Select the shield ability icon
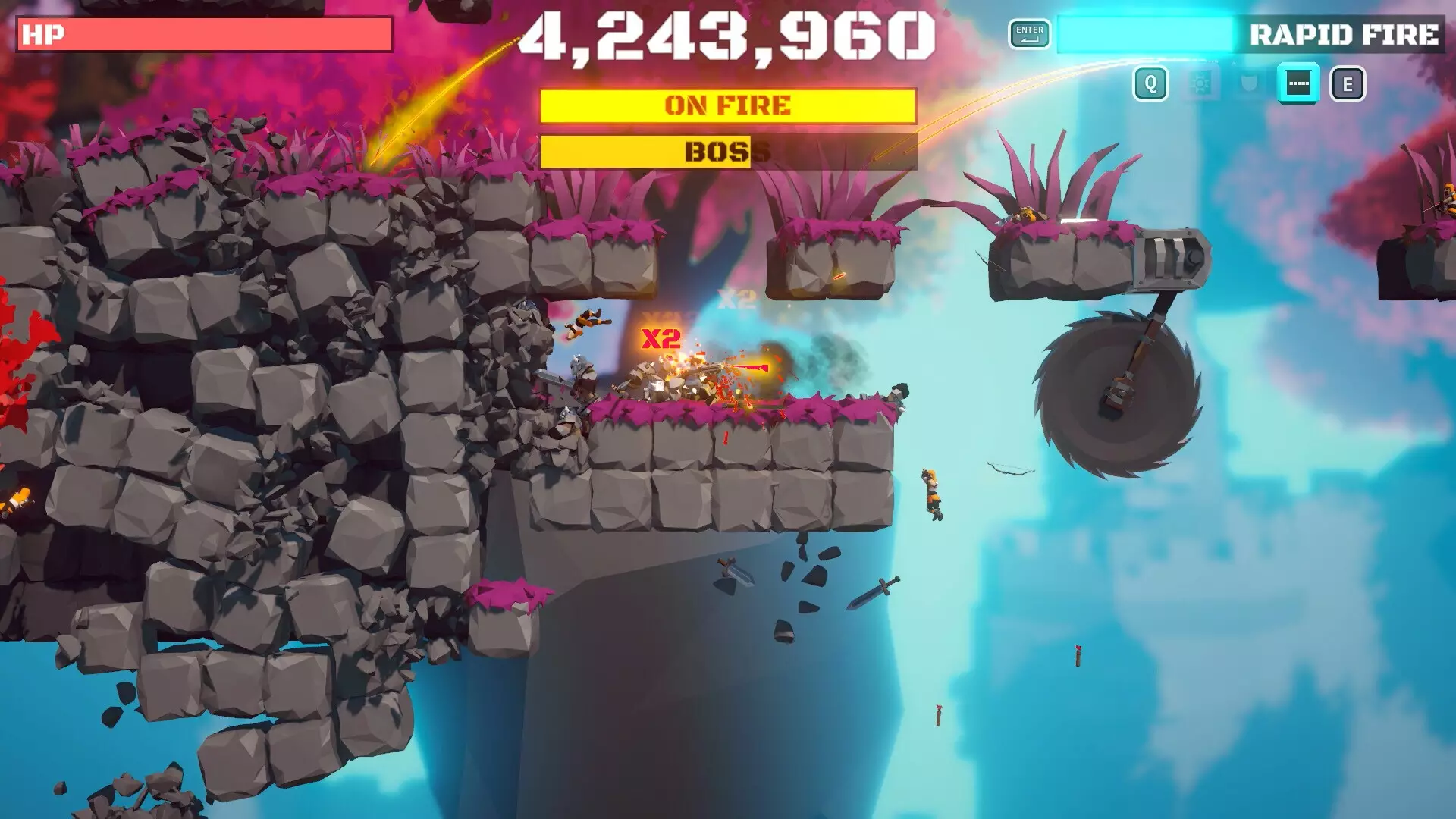This screenshot has width=1456, height=819. click(x=1247, y=83)
